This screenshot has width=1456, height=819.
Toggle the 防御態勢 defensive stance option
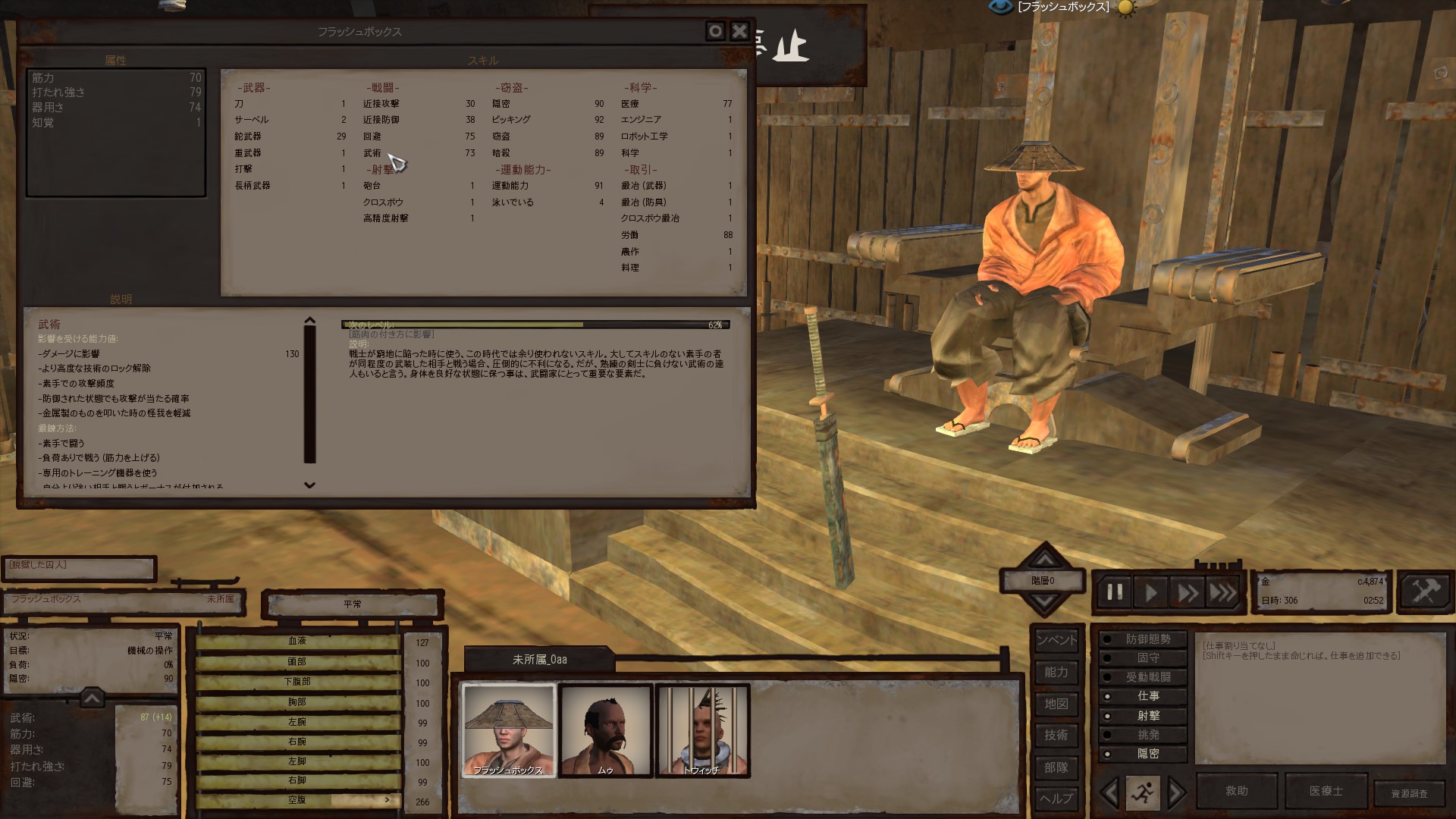(x=1147, y=640)
